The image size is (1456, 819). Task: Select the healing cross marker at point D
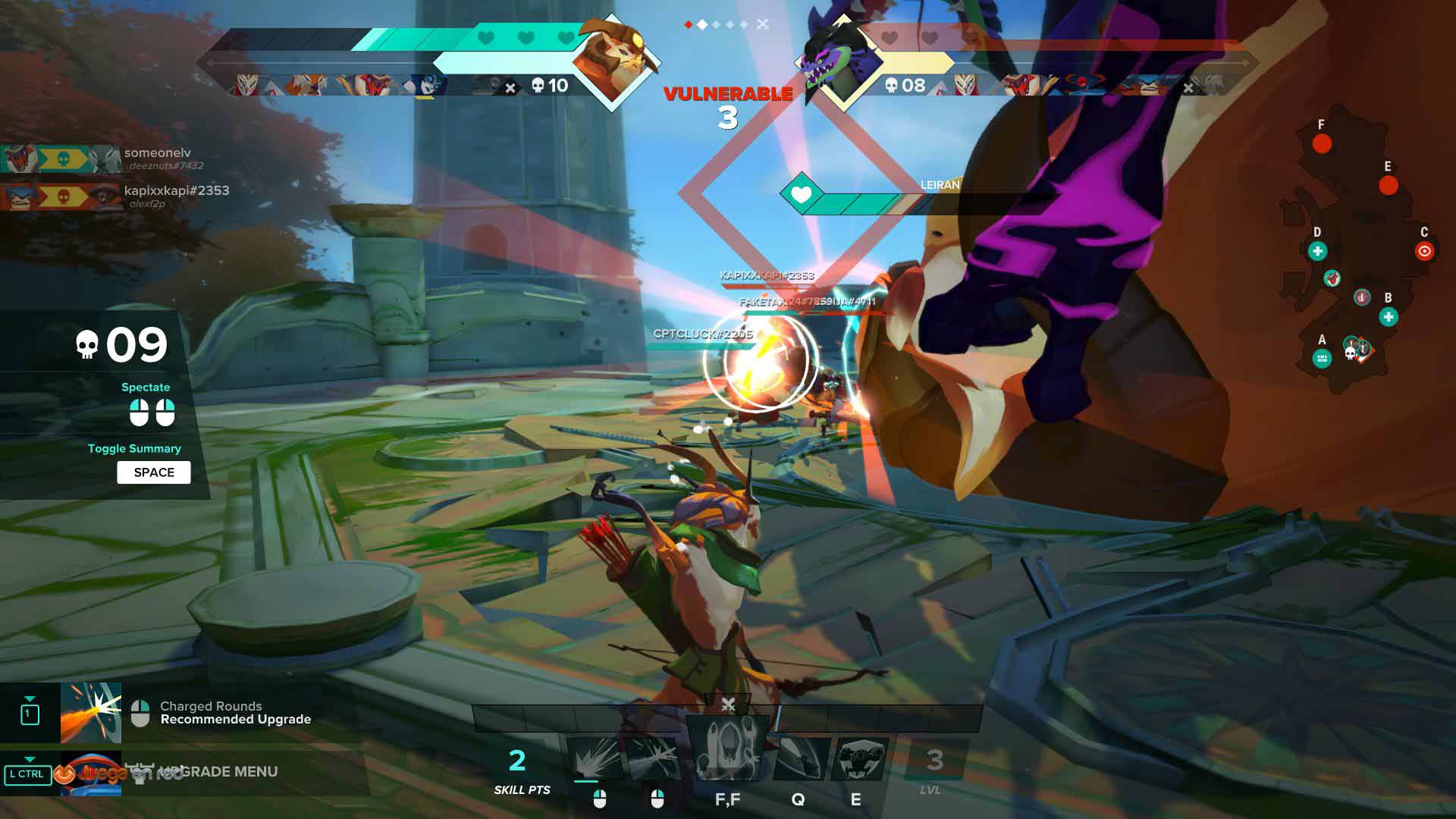(x=1317, y=251)
